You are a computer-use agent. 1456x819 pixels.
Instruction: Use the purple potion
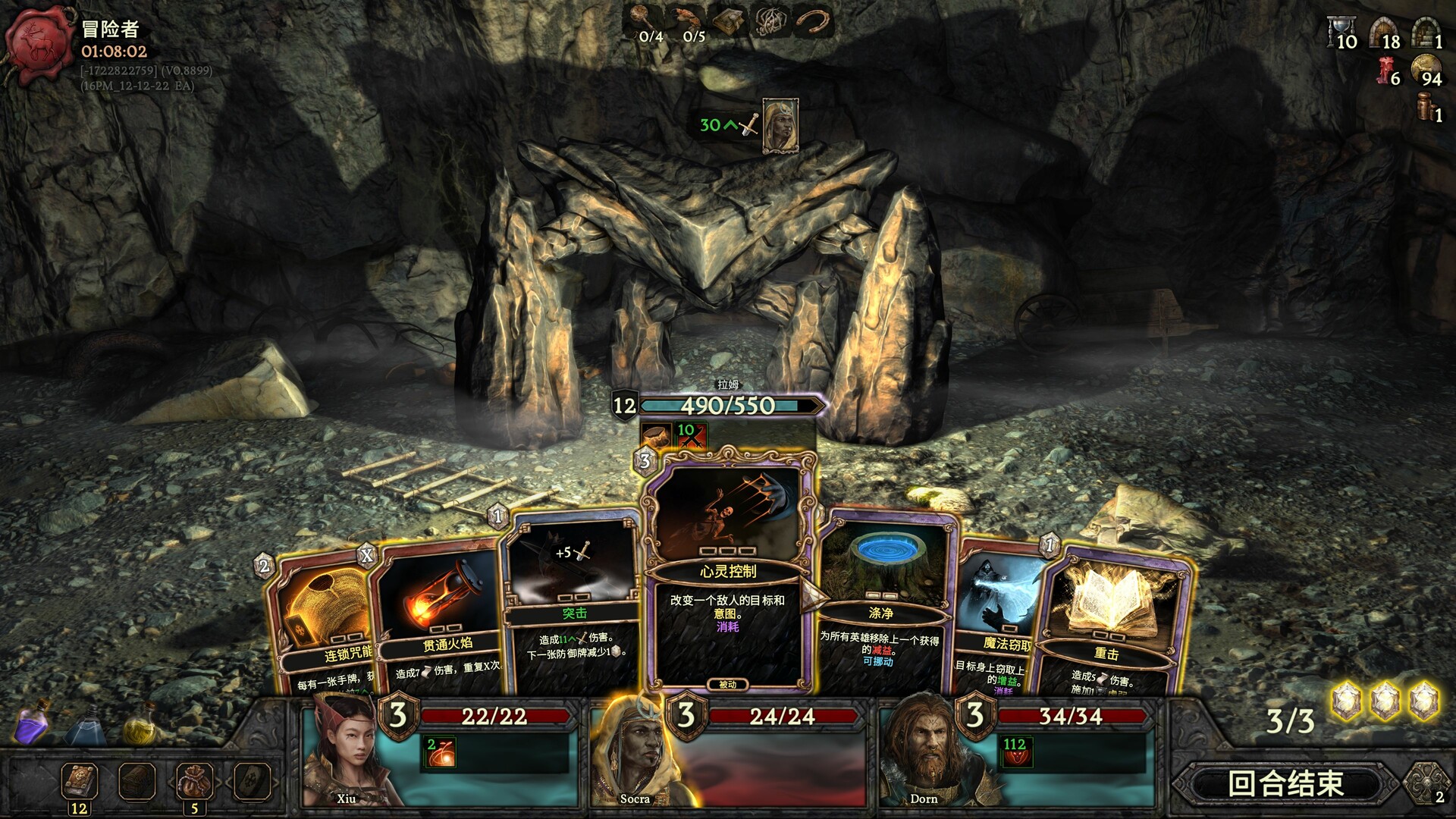30,723
